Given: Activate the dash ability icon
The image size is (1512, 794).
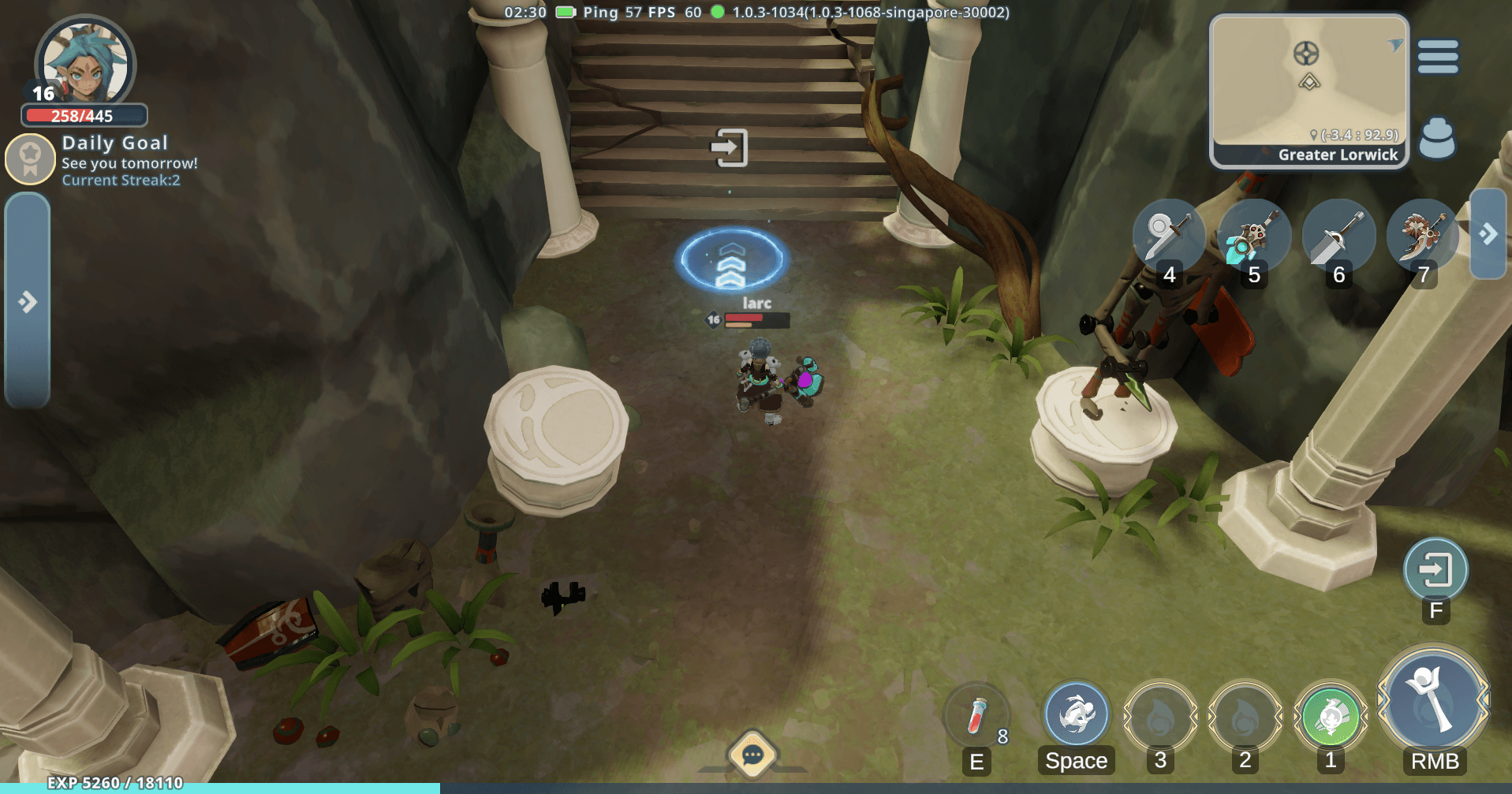Looking at the screenshot, I should tap(1076, 715).
